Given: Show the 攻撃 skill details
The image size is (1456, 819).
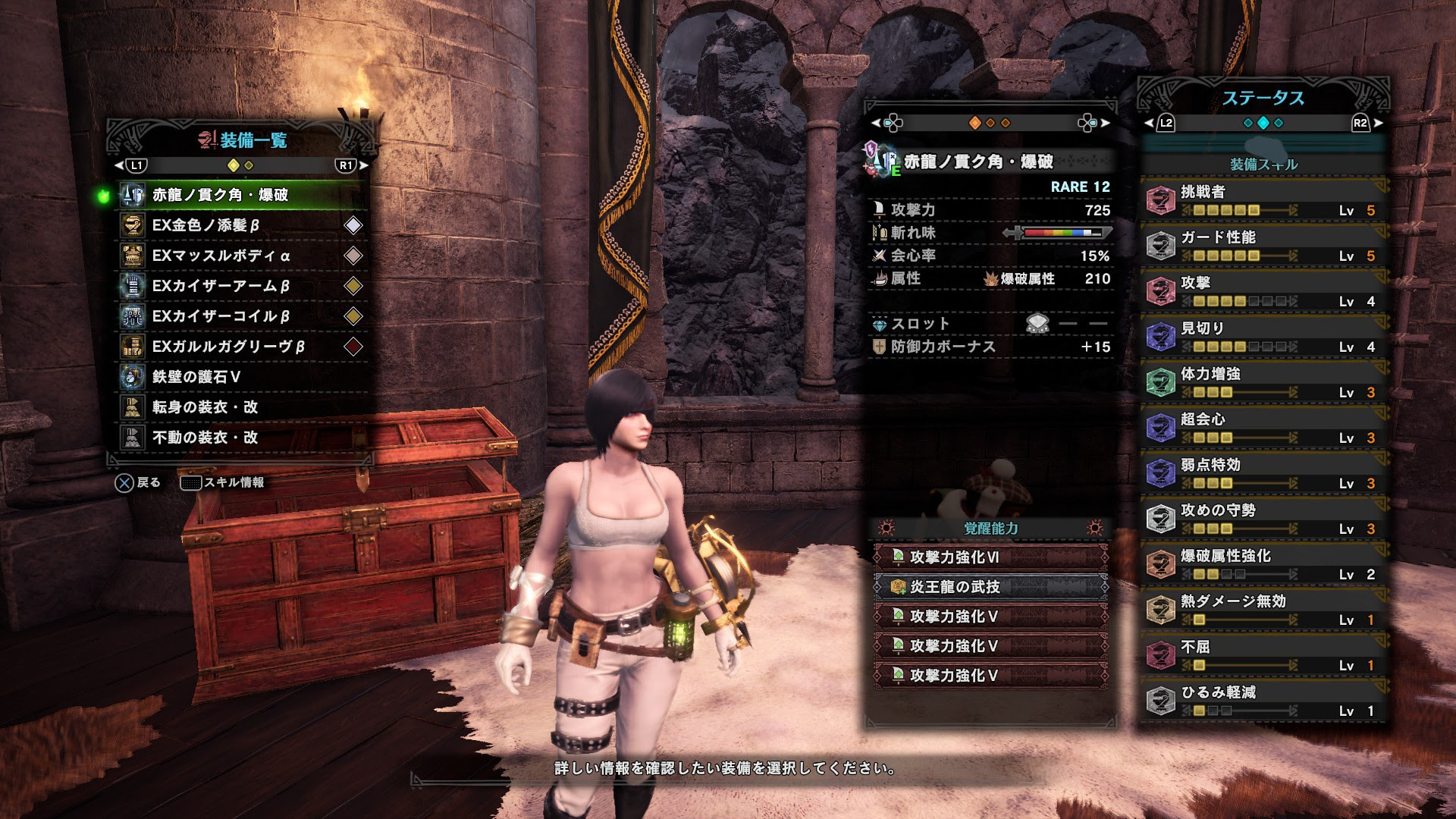Looking at the screenshot, I should pos(1263,291).
